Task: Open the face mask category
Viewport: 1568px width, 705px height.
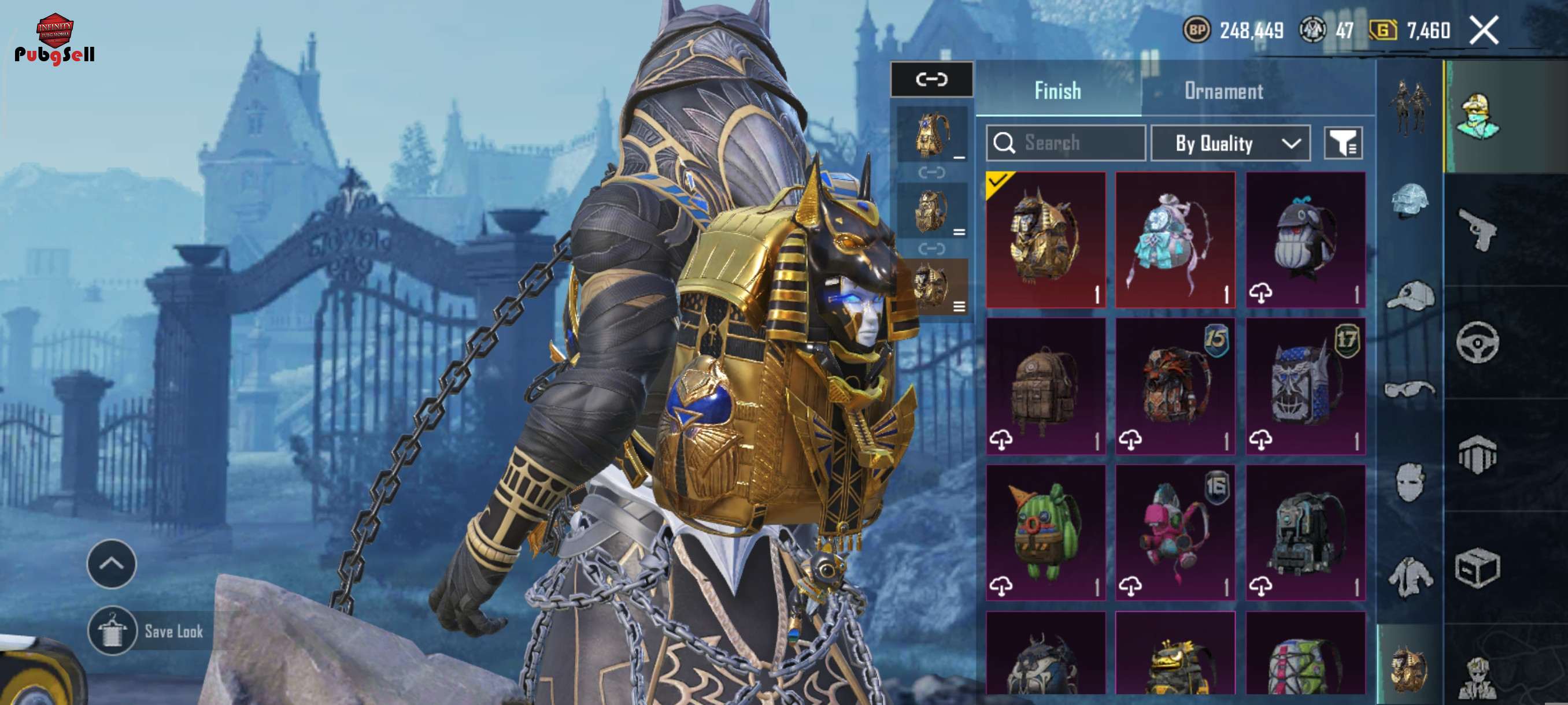Action: click(x=1410, y=482)
